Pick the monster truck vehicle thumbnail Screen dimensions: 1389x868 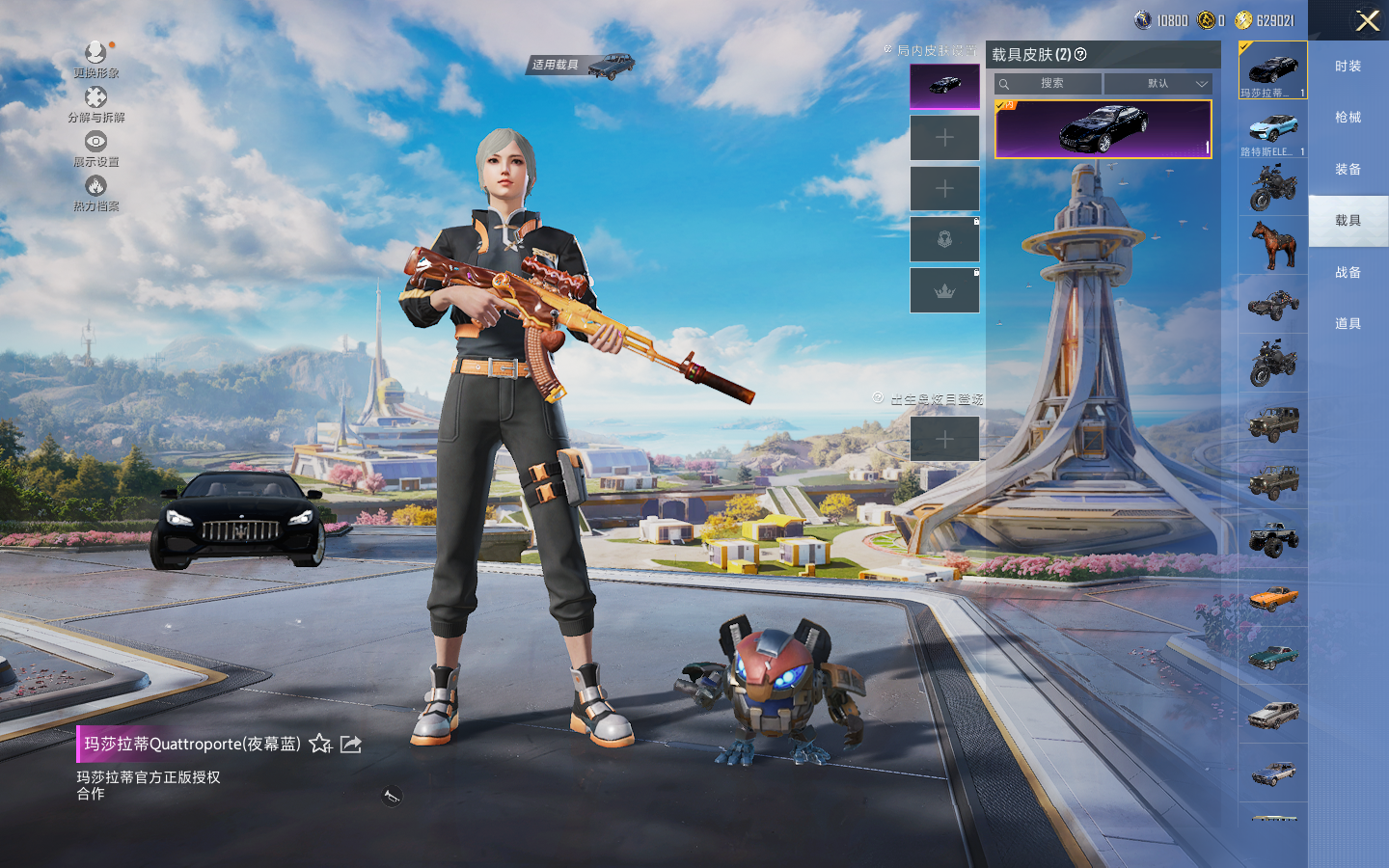[1272, 539]
